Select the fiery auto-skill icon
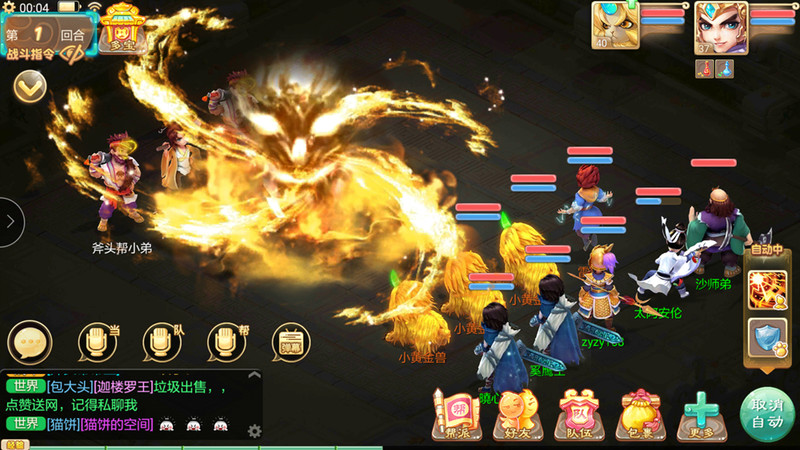The width and height of the screenshot is (800, 450). pyautogui.click(x=768, y=288)
